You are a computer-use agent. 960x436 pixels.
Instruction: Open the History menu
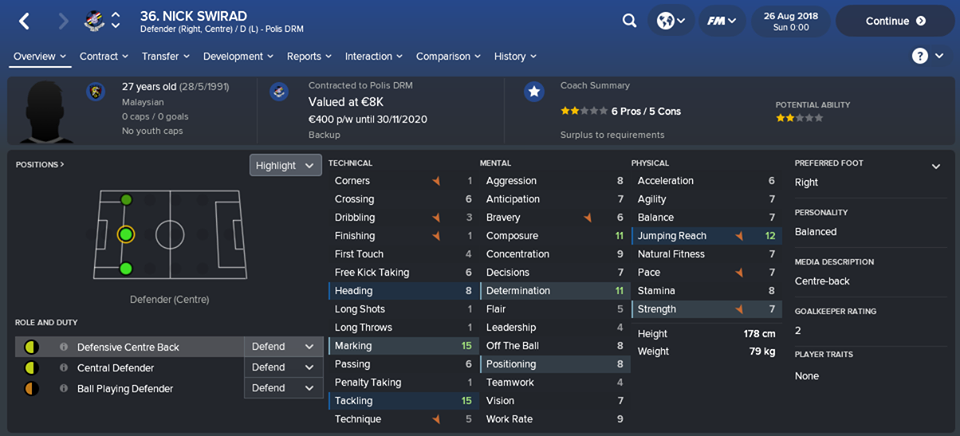pos(515,56)
